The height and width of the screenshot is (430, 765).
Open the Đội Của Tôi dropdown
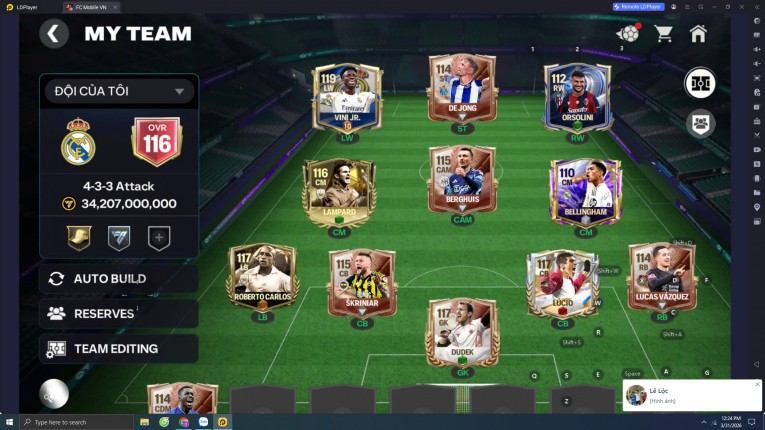[118, 91]
